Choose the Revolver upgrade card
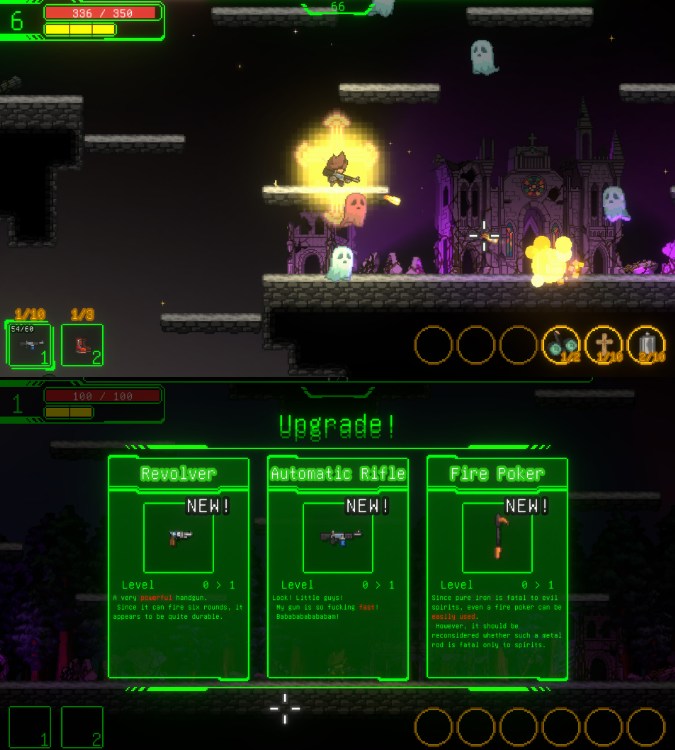675x750 pixels. (x=178, y=568)
